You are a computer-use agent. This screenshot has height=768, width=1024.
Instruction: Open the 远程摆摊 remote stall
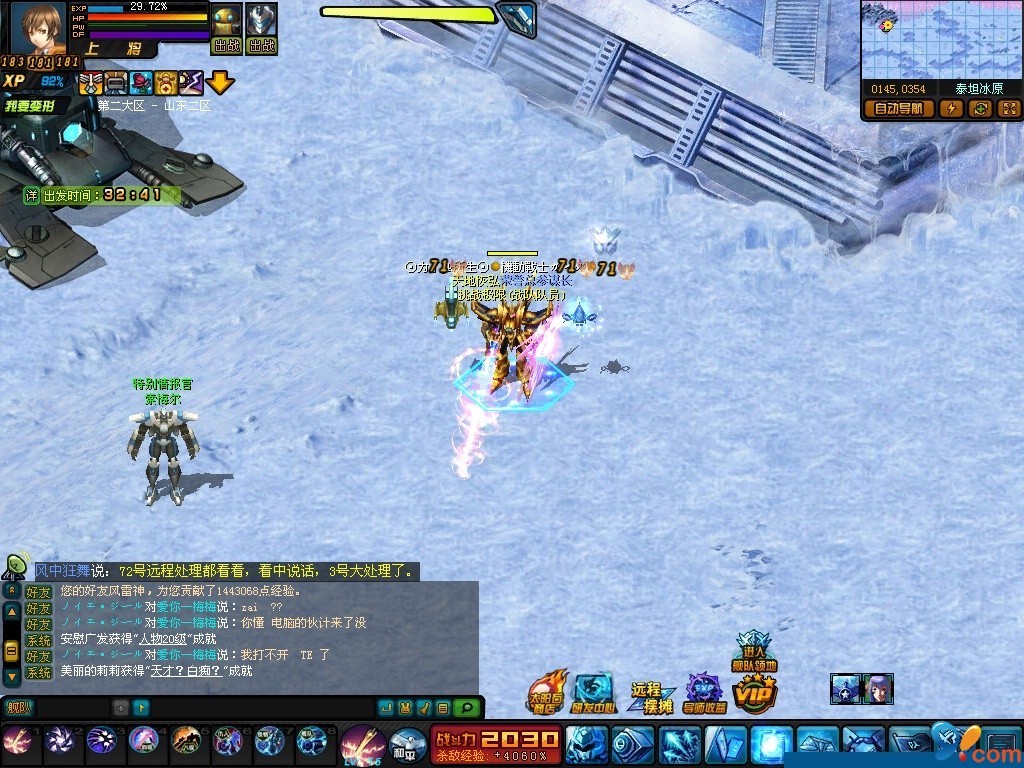(x=648, y=696)
